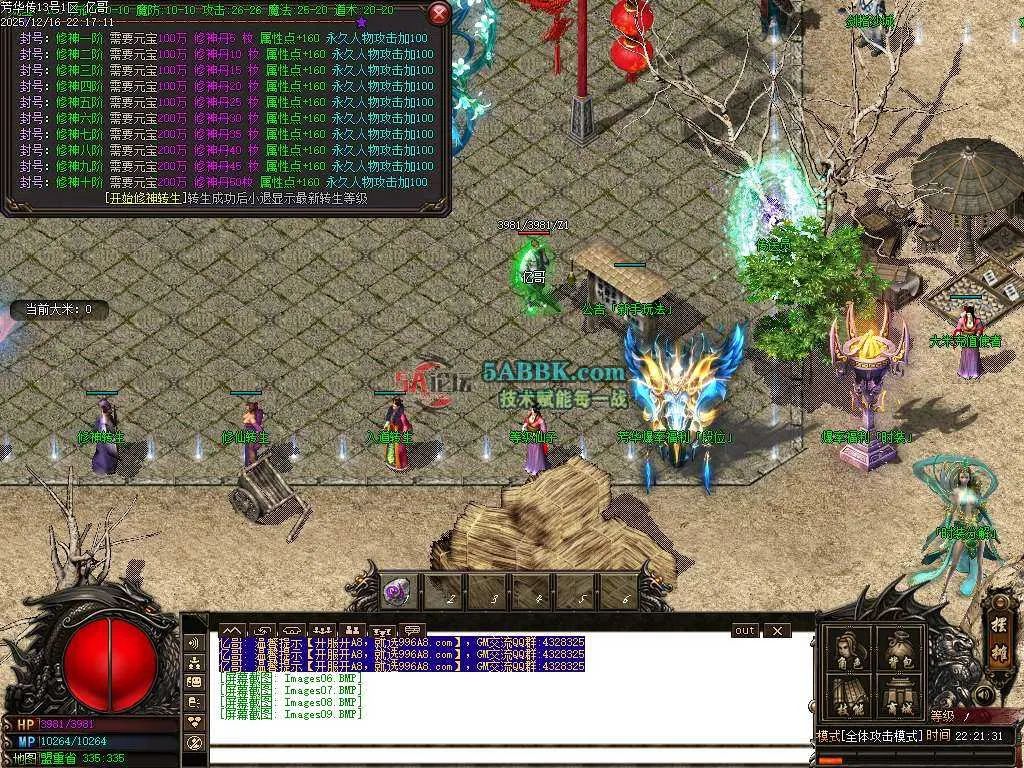Select the purple item in hotbar slot one
Image resolution: width=1024 pixels, height=768 pixels.
(x=397, y=592)
